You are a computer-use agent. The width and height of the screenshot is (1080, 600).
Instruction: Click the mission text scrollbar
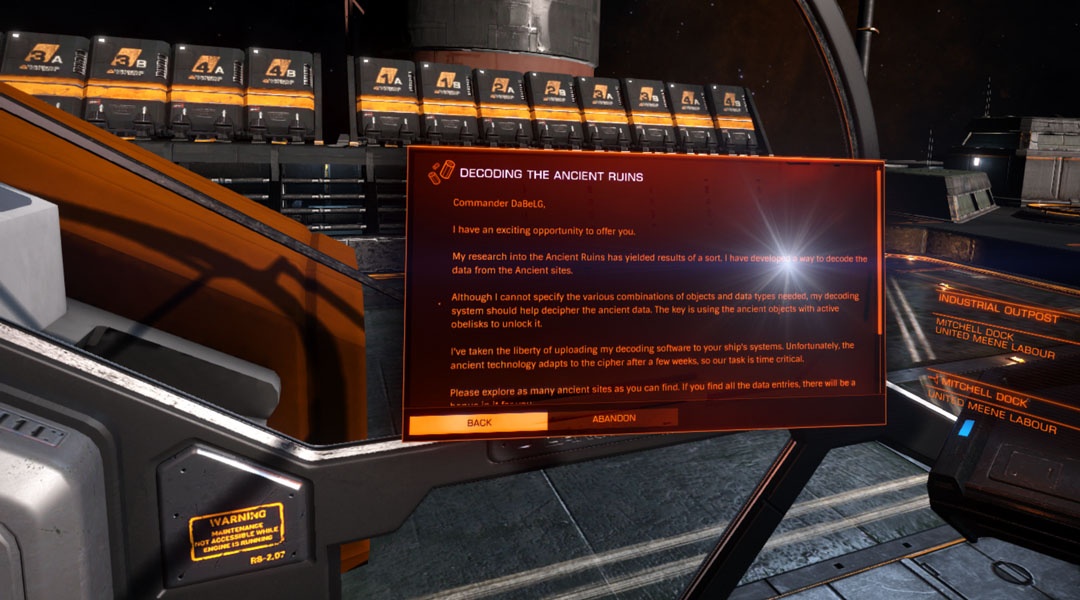(879, 252)
